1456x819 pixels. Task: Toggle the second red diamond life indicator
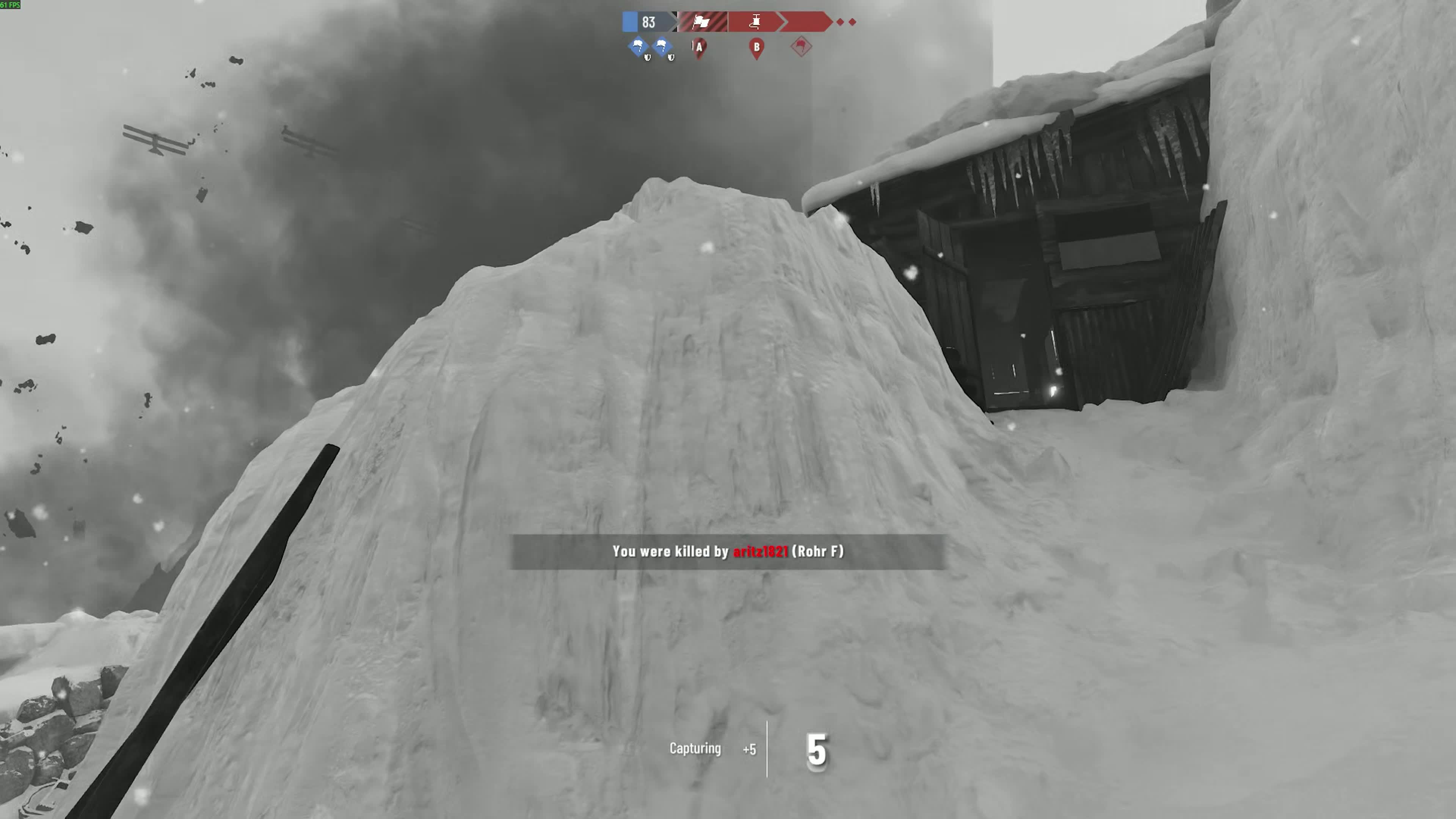tap(853, 22)
